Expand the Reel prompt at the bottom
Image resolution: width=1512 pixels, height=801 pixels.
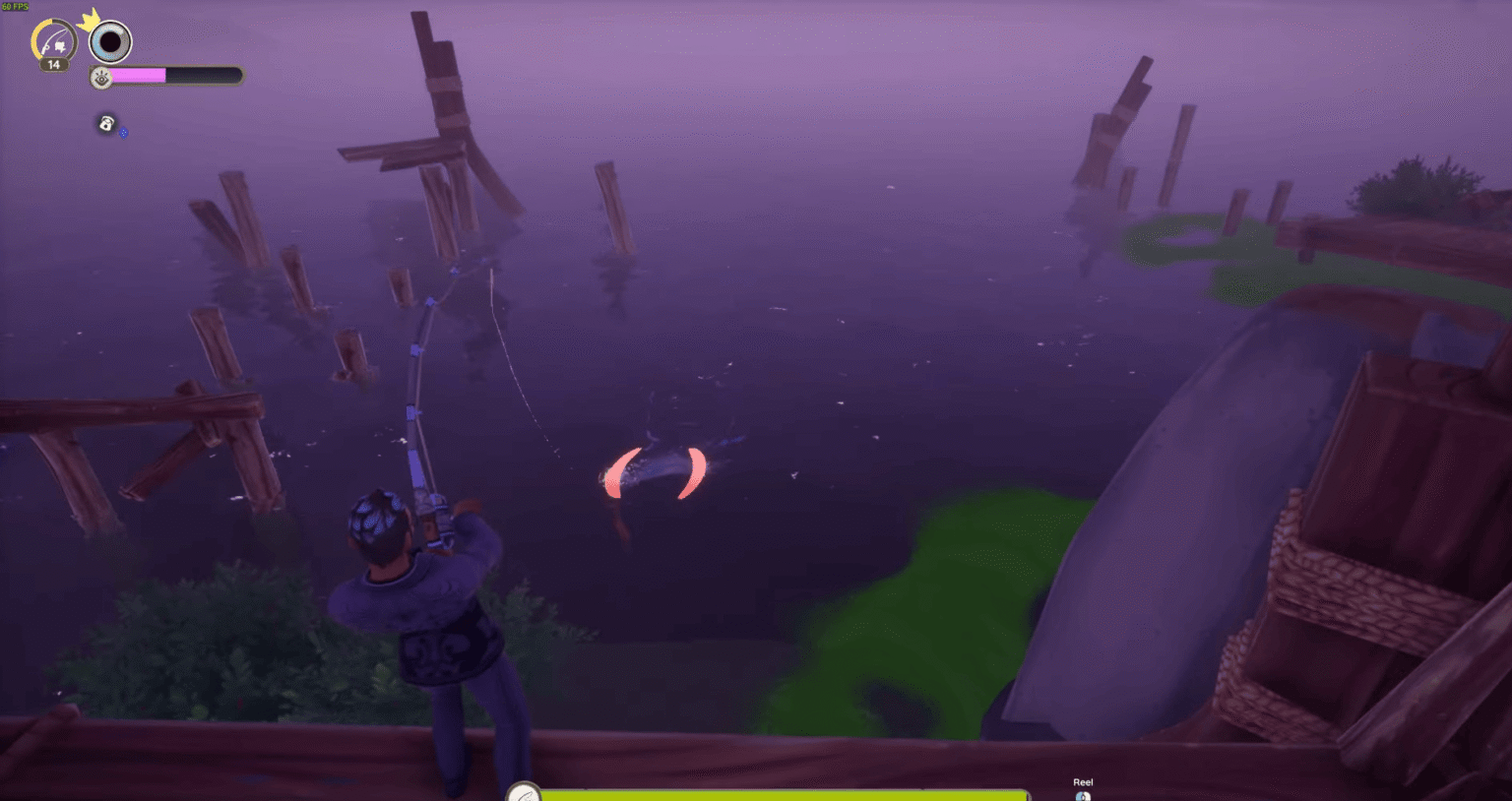pos(1083,789)
